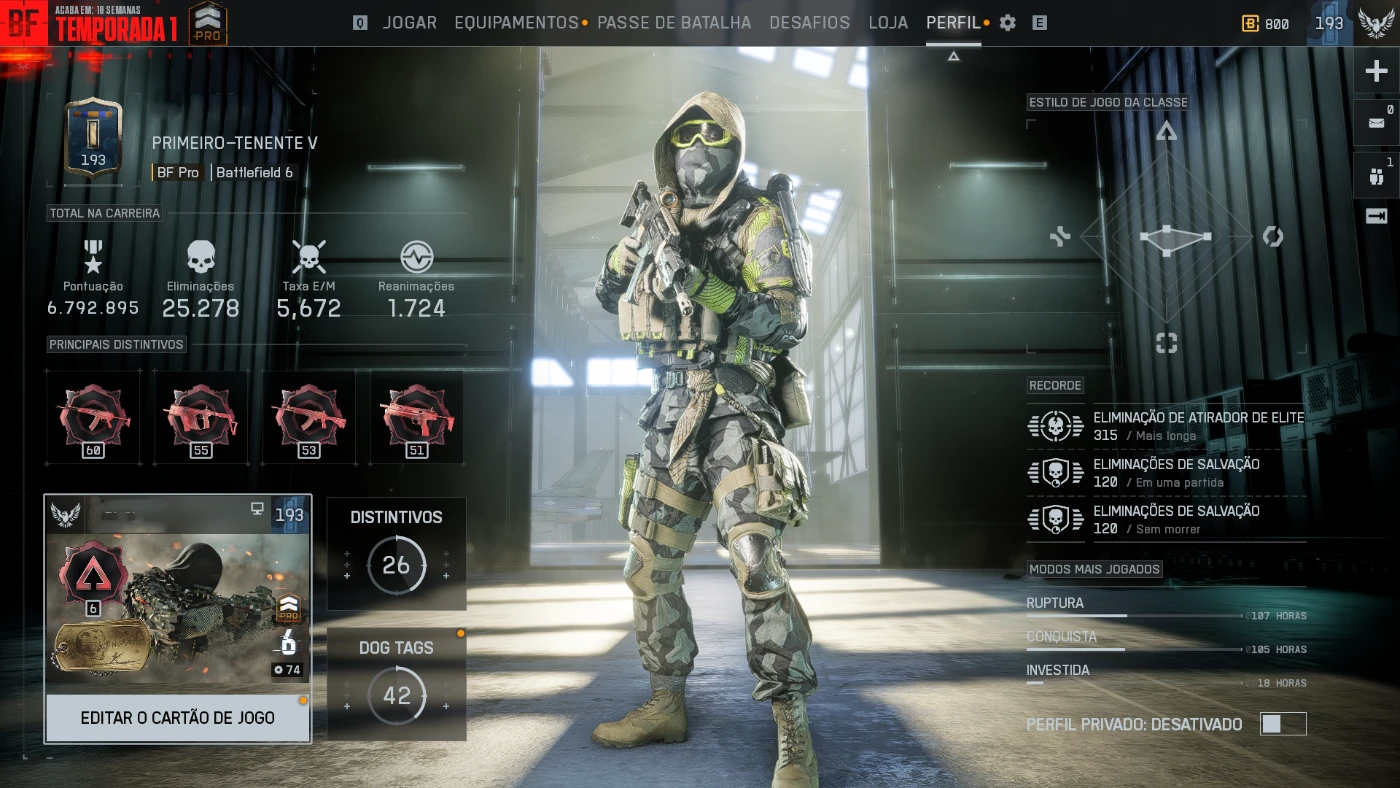Choose the level 53 weapon badge
This screenshot has width=1400, height=788.
[x=309, y=417]
